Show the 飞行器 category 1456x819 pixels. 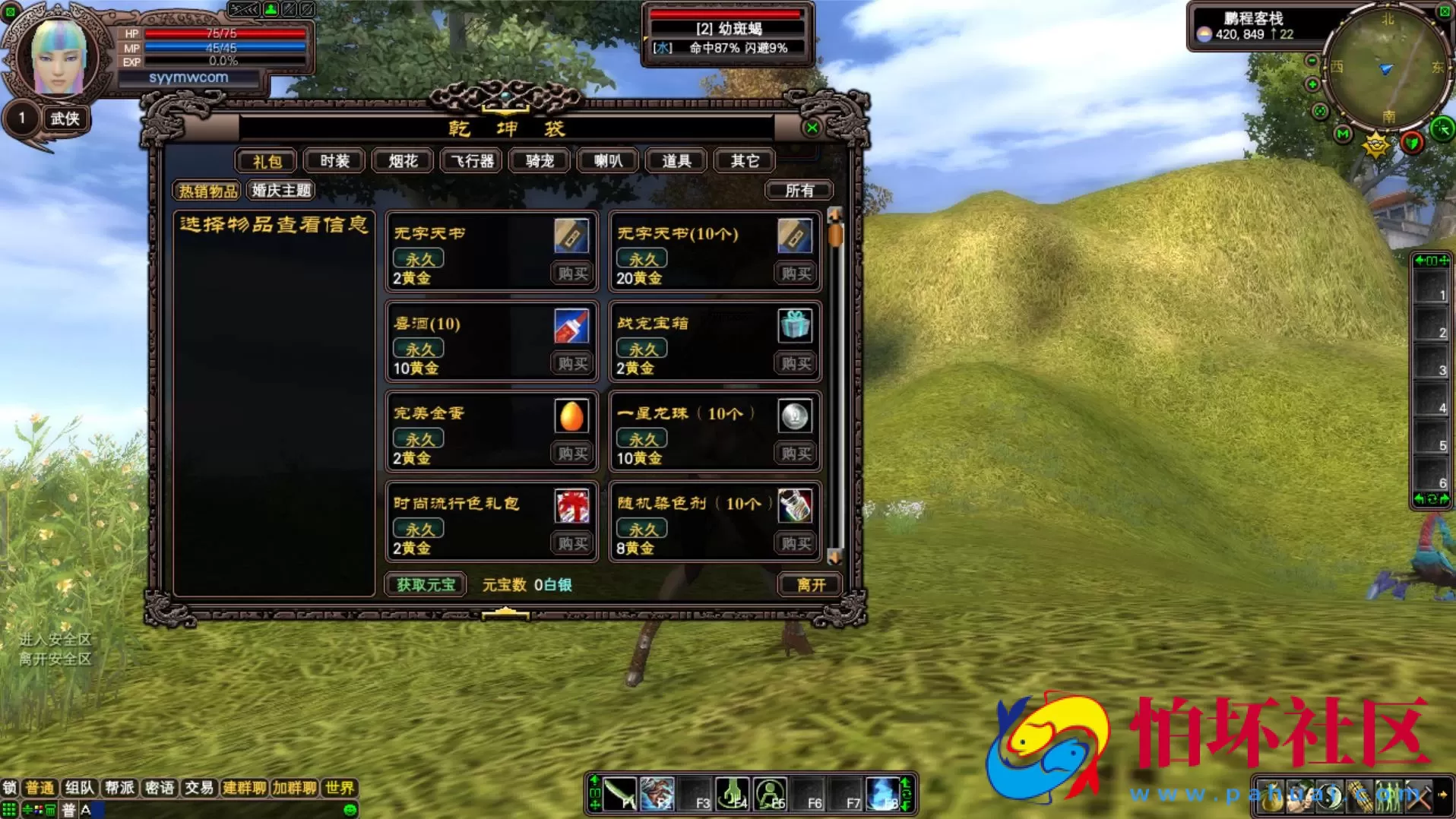click(x=472, y=161)
